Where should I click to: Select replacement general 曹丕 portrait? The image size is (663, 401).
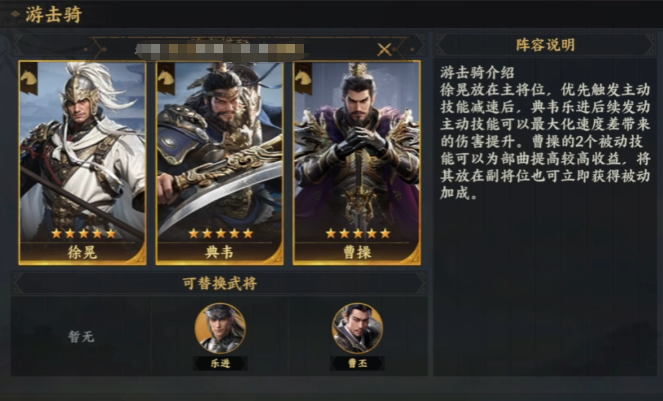pos(357,329)
